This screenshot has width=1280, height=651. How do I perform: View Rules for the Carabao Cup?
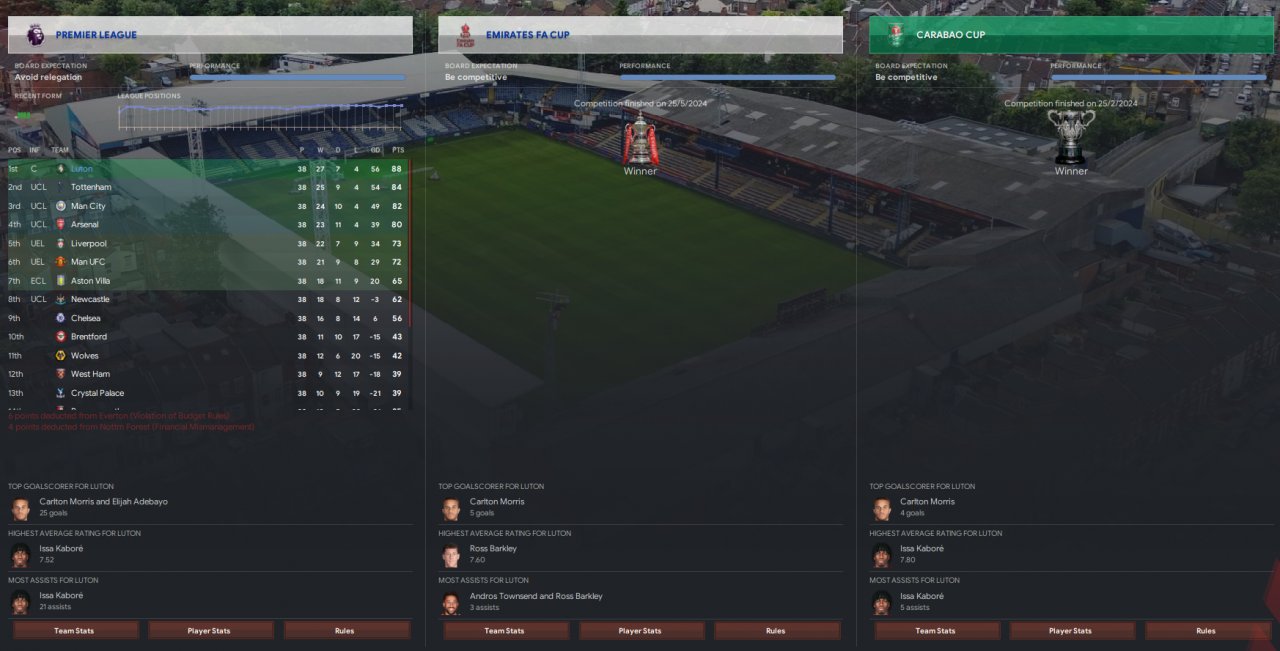(1206, 631)
